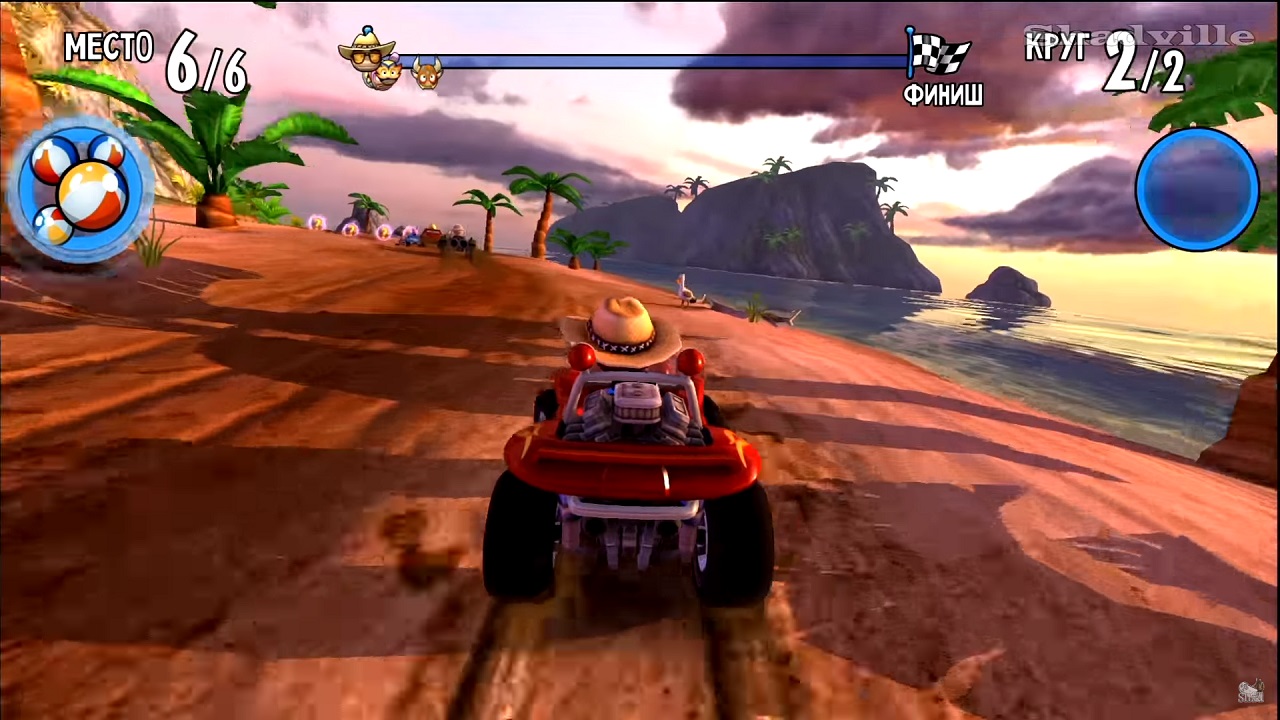Use the beach ball power-up
The width and height of the screenshot is (1280, 720).
pyautogui.click(x=80, y=190)
